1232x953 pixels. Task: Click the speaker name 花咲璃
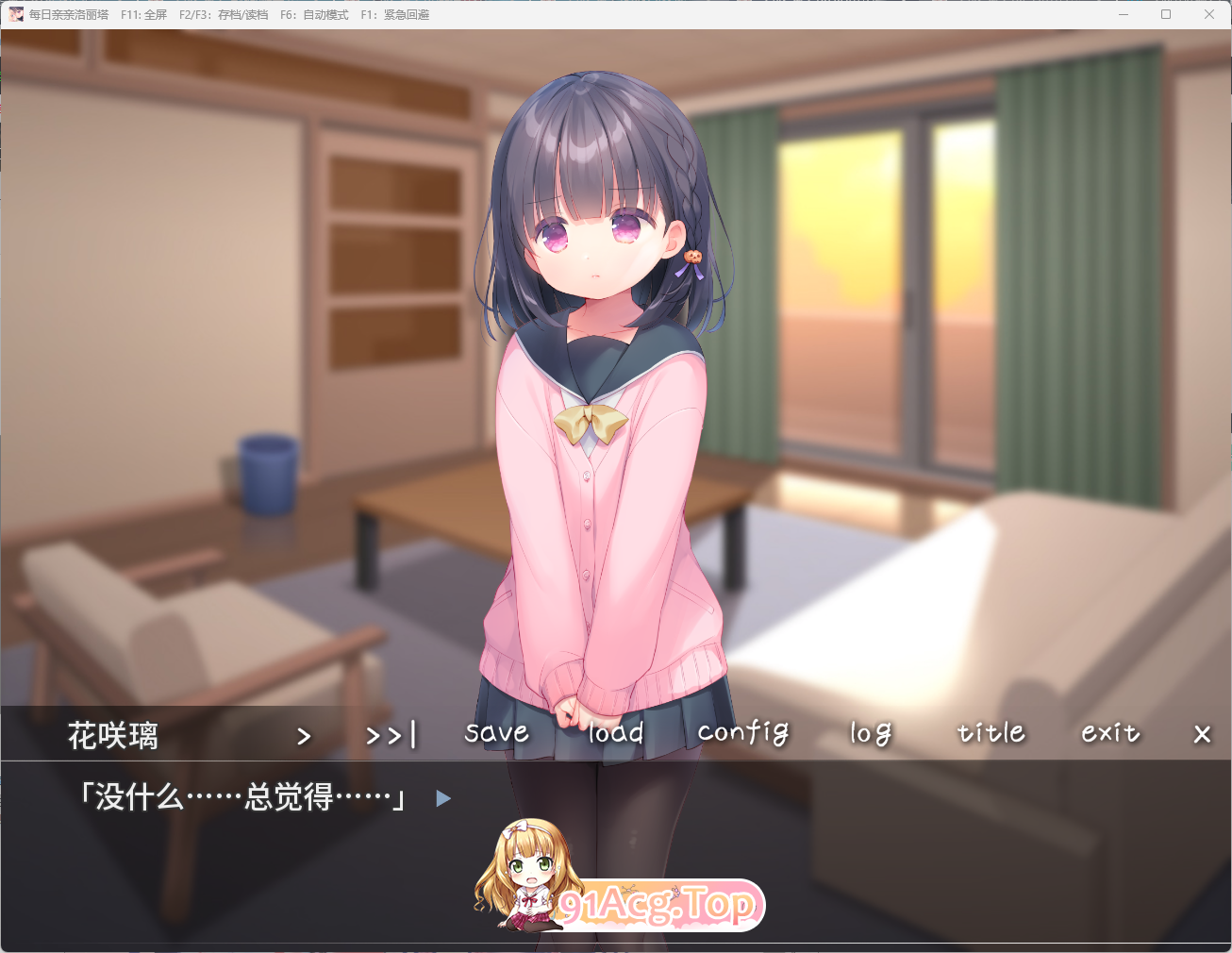coord(111,735)
